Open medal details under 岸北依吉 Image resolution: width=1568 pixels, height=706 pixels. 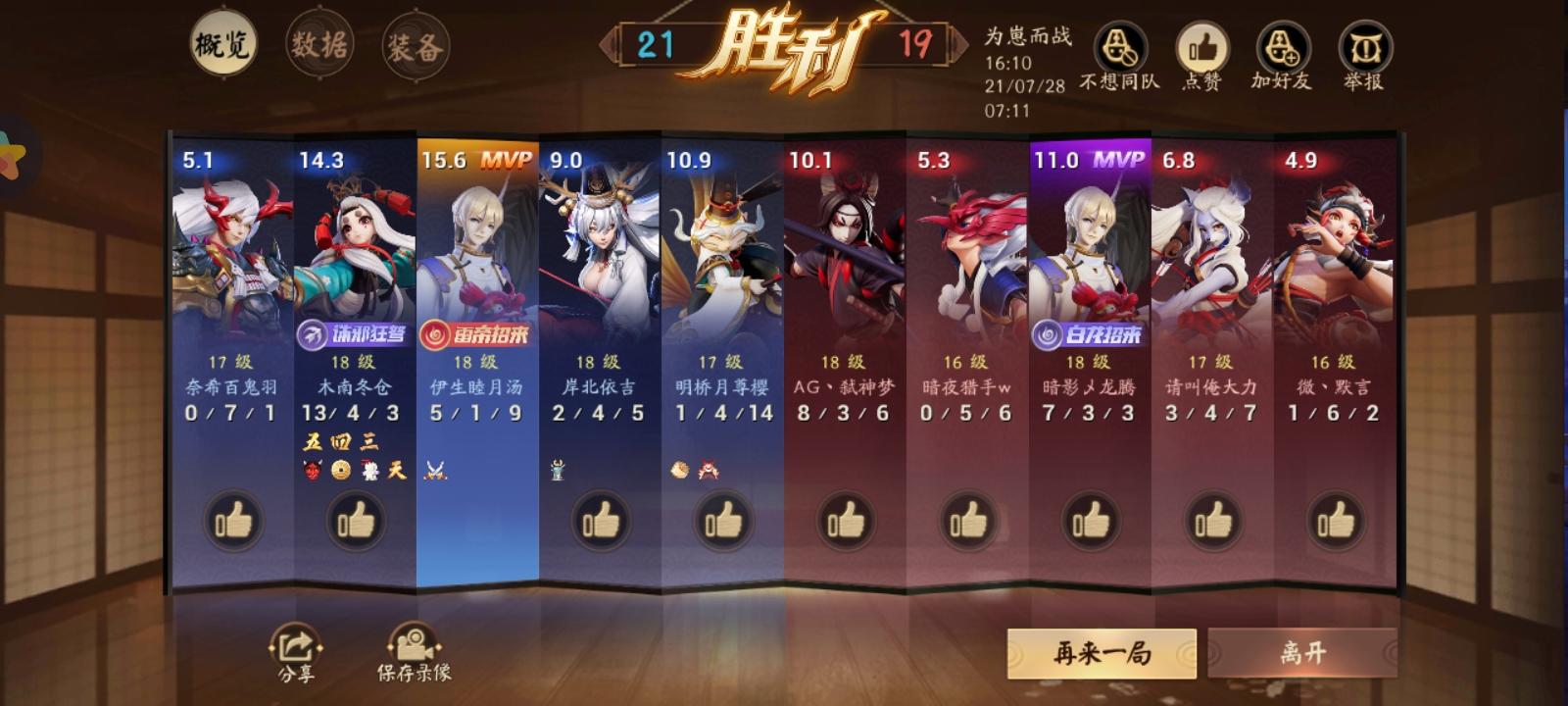(x=558, y=470)
